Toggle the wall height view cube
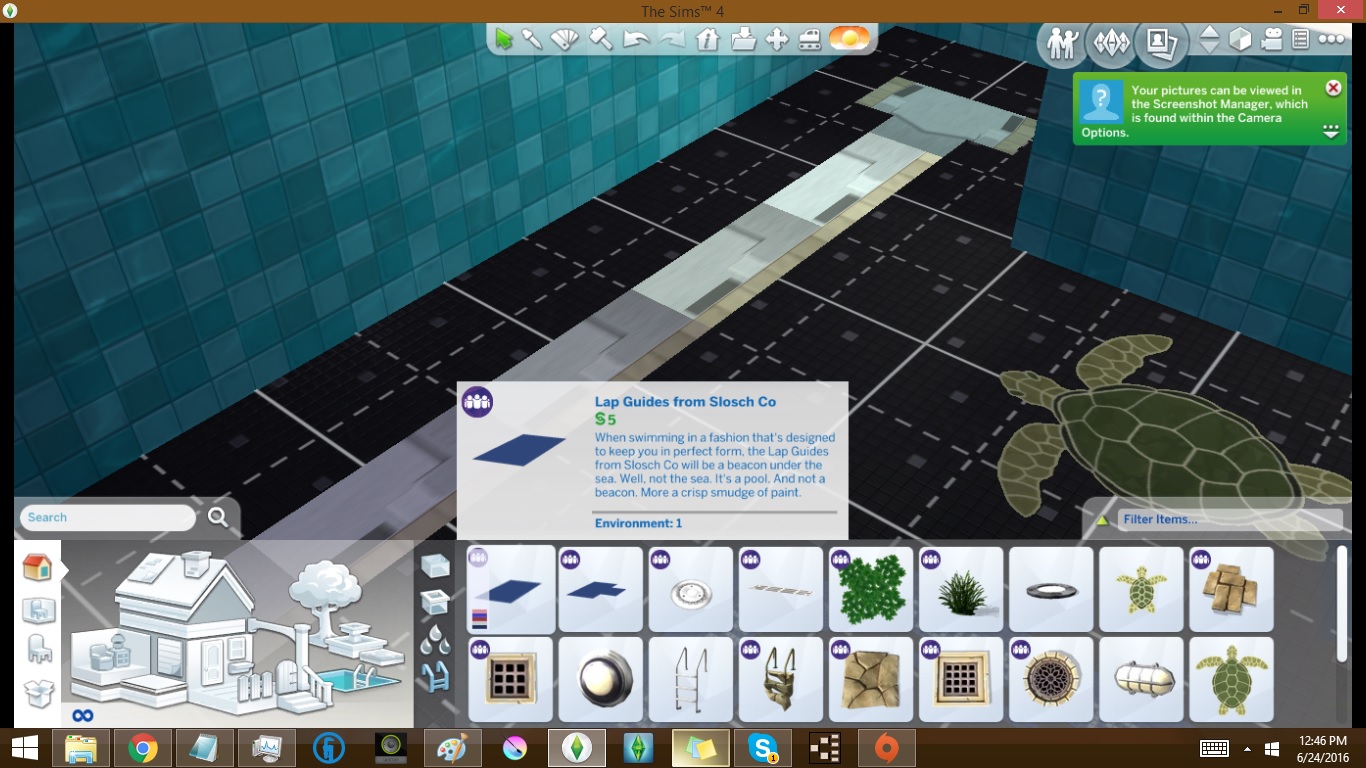This screenshot has width=1366, height=768. [1241, 41]
